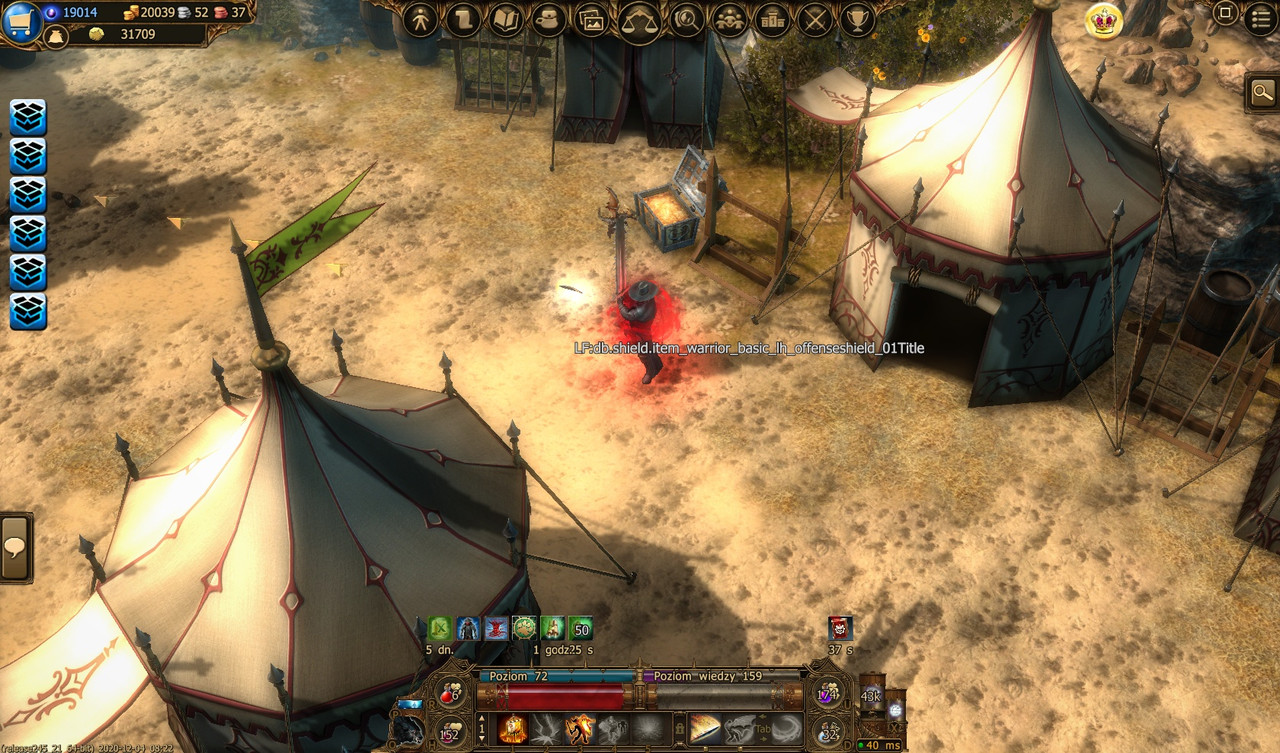Open the map magnifier button
1280x753 pixels.
(x=1262, y=95)
